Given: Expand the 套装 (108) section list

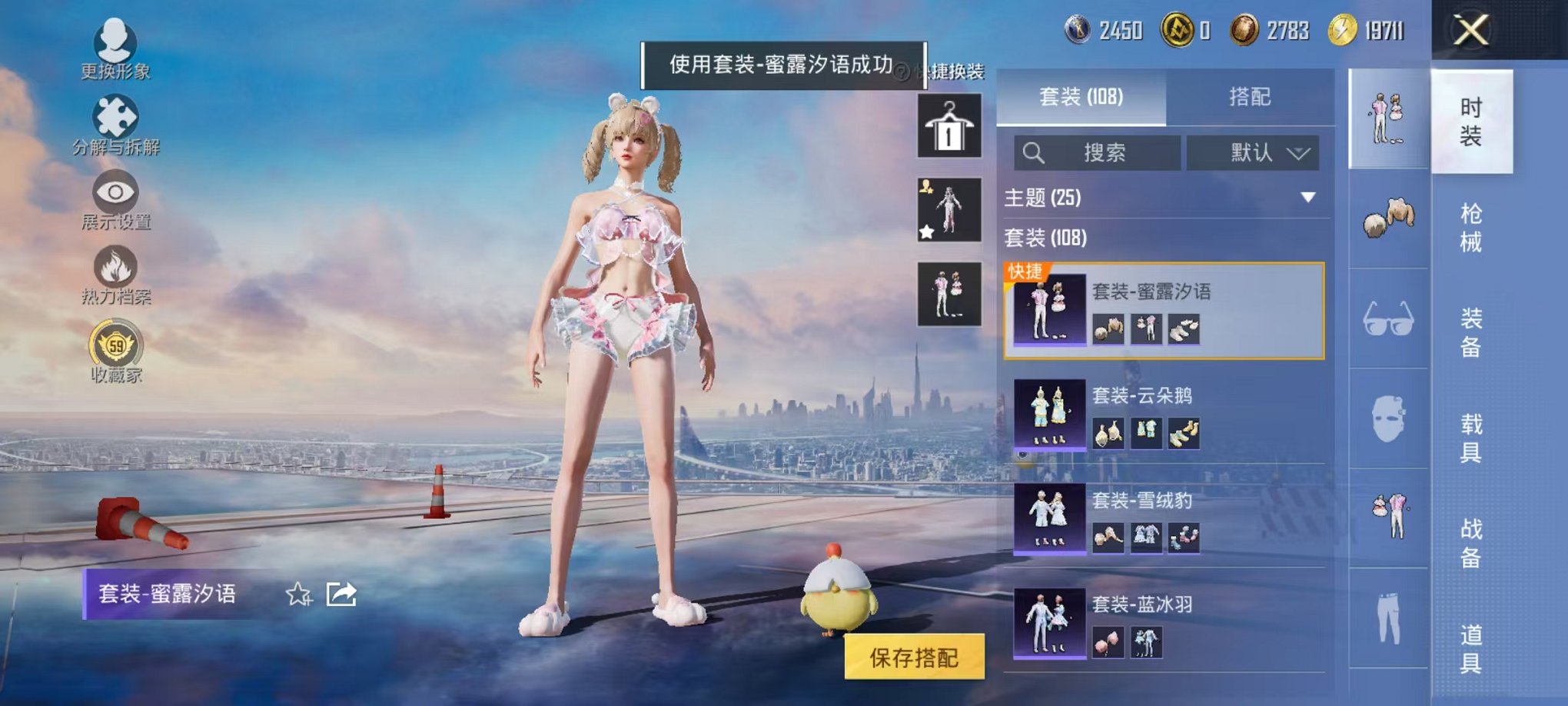Looking at the screenshot, I should click(x=1053, y=240).
